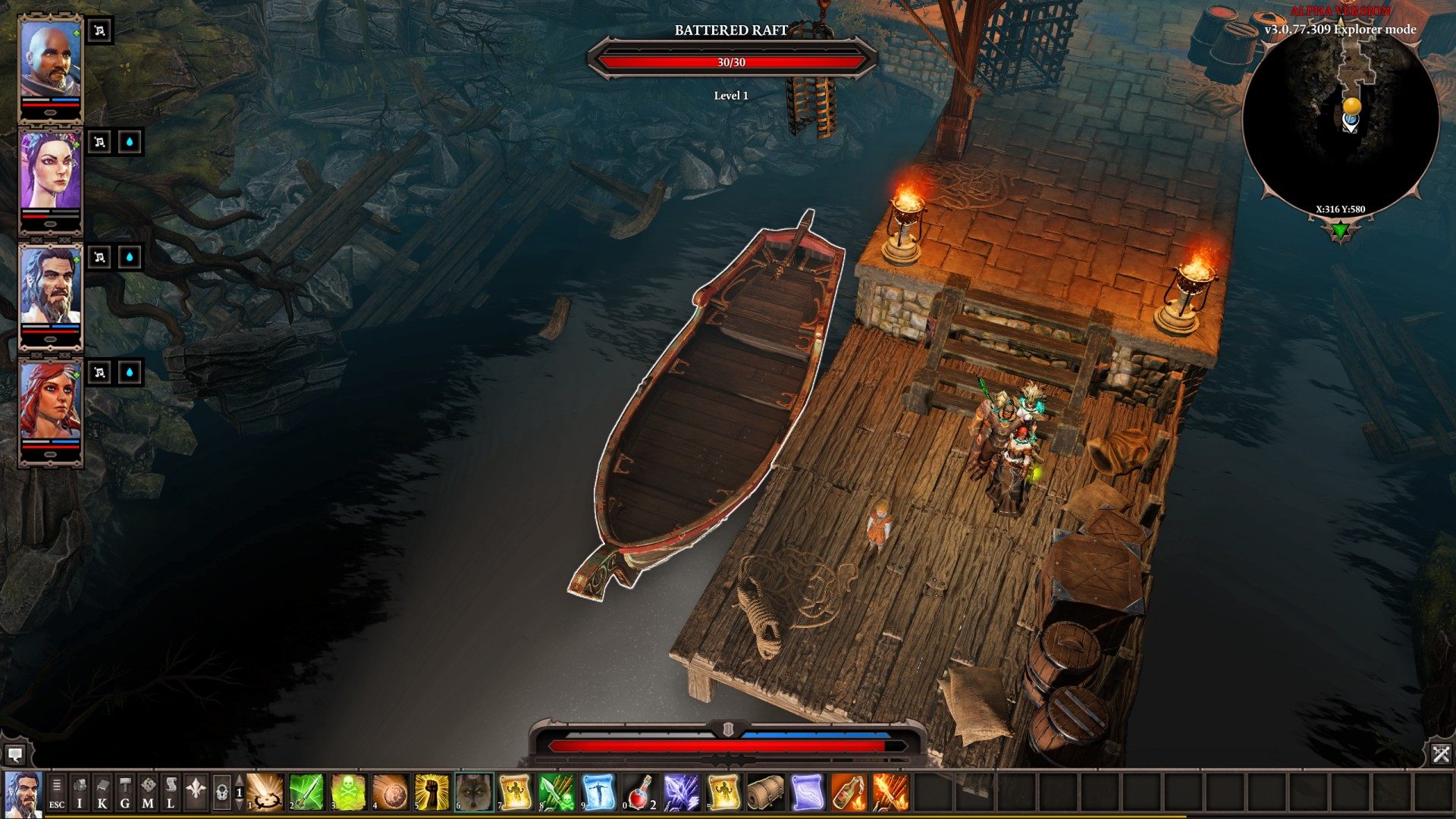Screen dimensions: 1456x819
Task: Use the golden fist skill
Action: point(432,792)
